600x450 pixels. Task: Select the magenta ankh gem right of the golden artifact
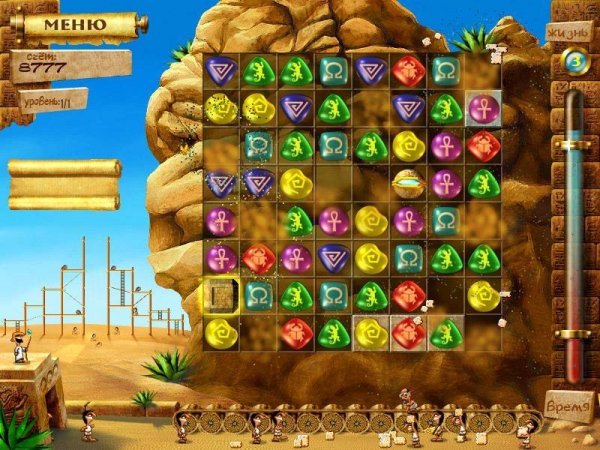[x=444, y=182]
